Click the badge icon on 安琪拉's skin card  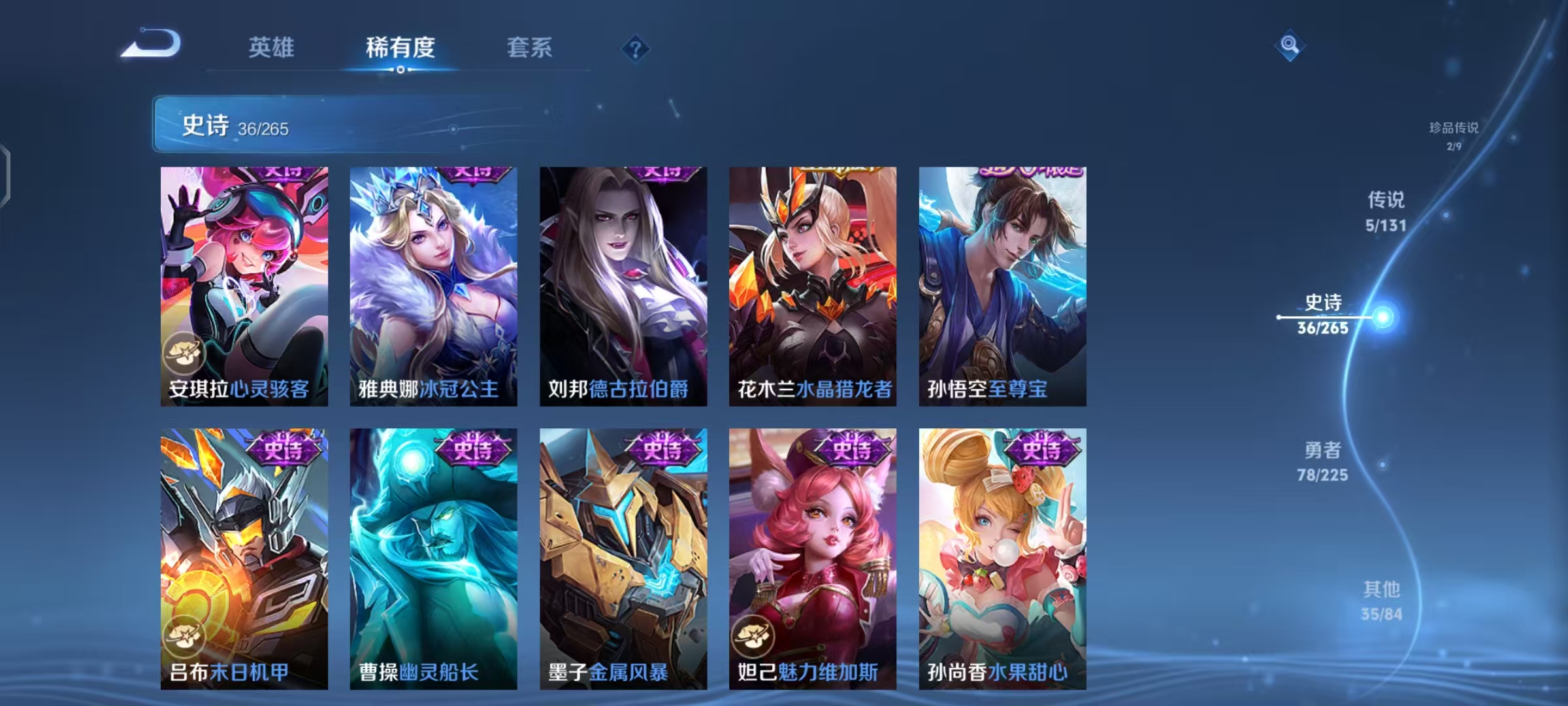pyautogui.click(x=184, y=352)
